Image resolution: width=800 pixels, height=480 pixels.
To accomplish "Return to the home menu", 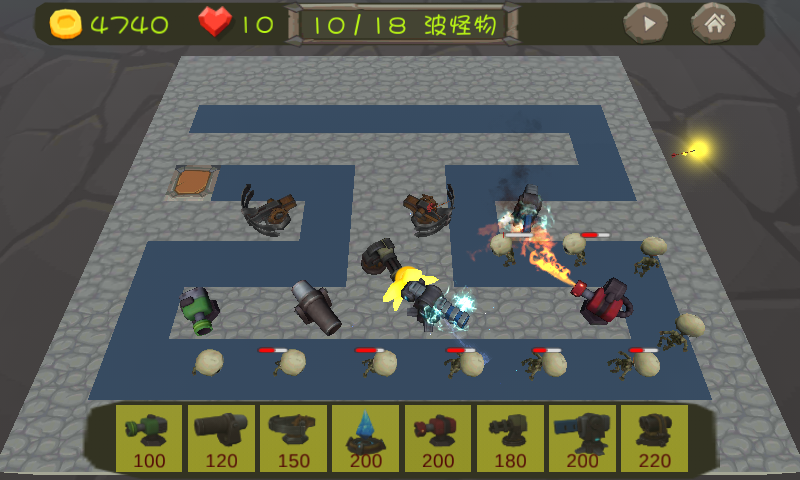I will tap(714, 23).
